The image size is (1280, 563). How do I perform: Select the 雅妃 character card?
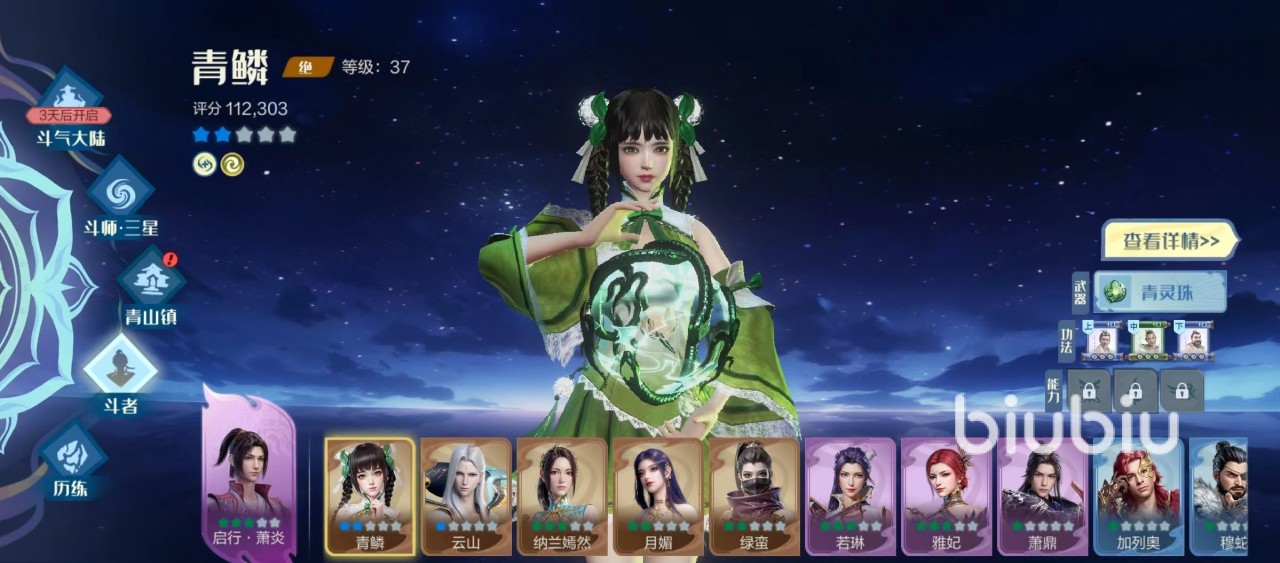coord(946,495)
